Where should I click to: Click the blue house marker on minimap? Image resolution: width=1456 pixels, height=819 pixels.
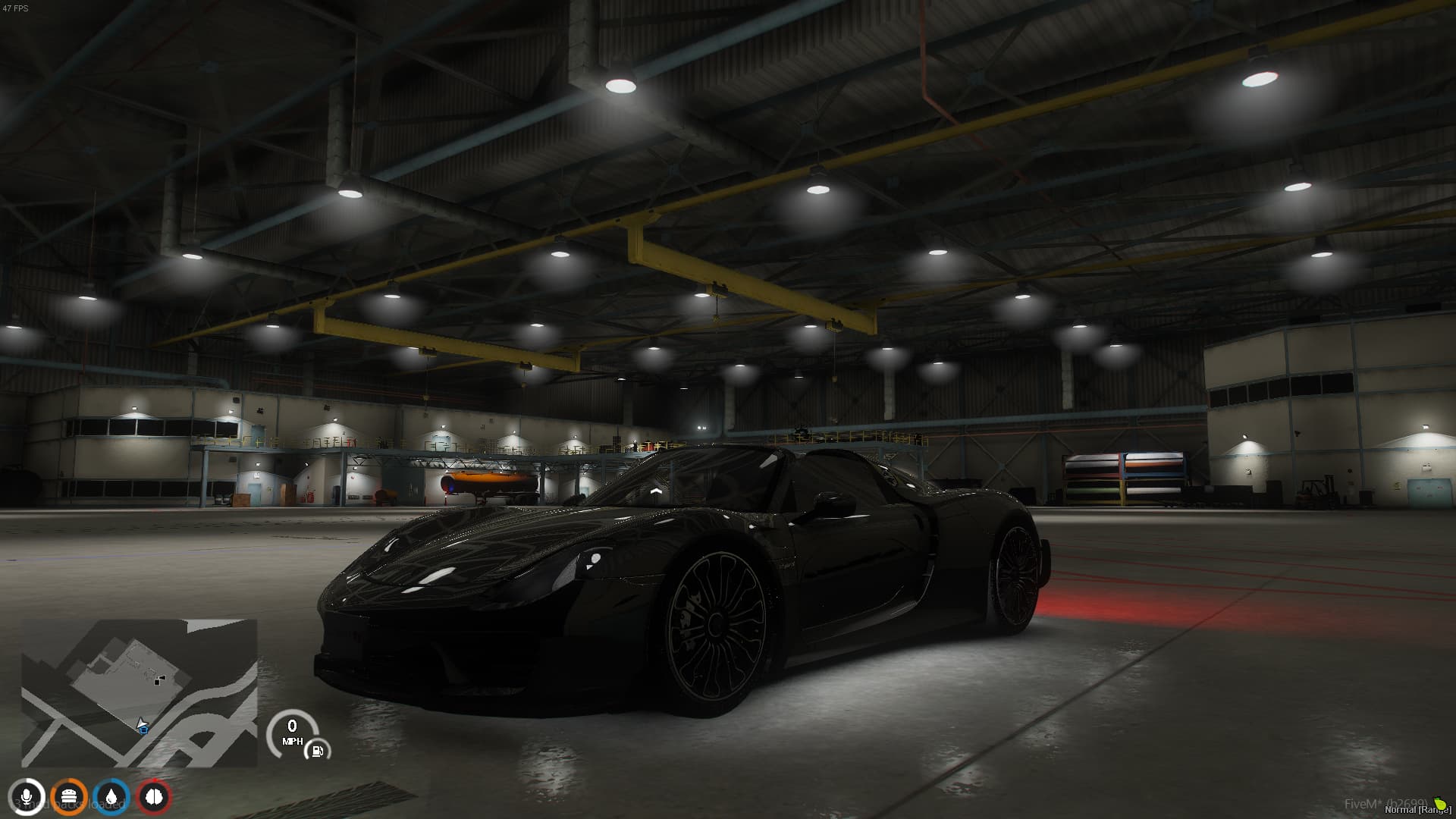click(x=143, y=729)
